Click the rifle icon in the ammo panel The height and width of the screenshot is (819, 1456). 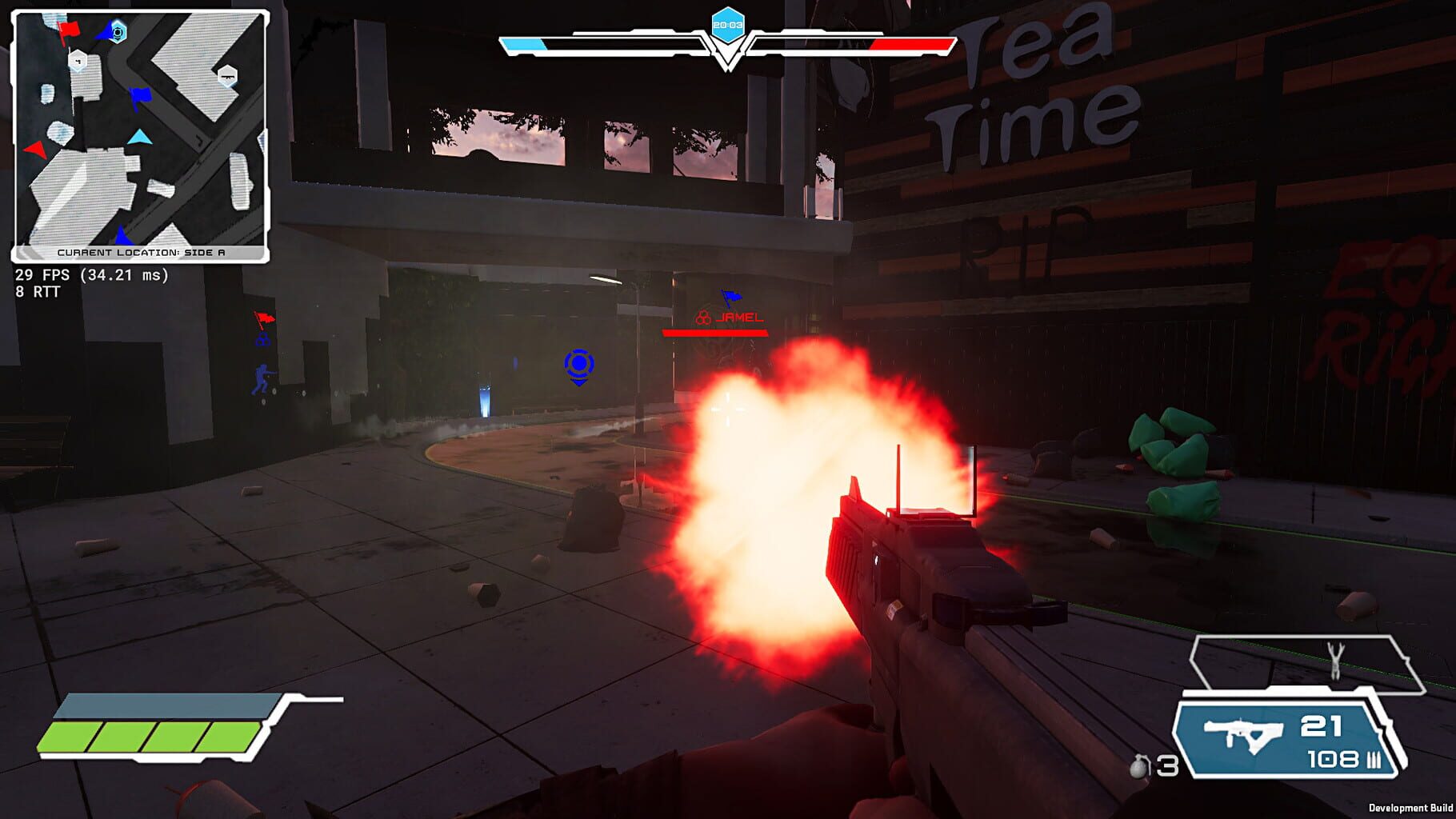click(1243, 731)
